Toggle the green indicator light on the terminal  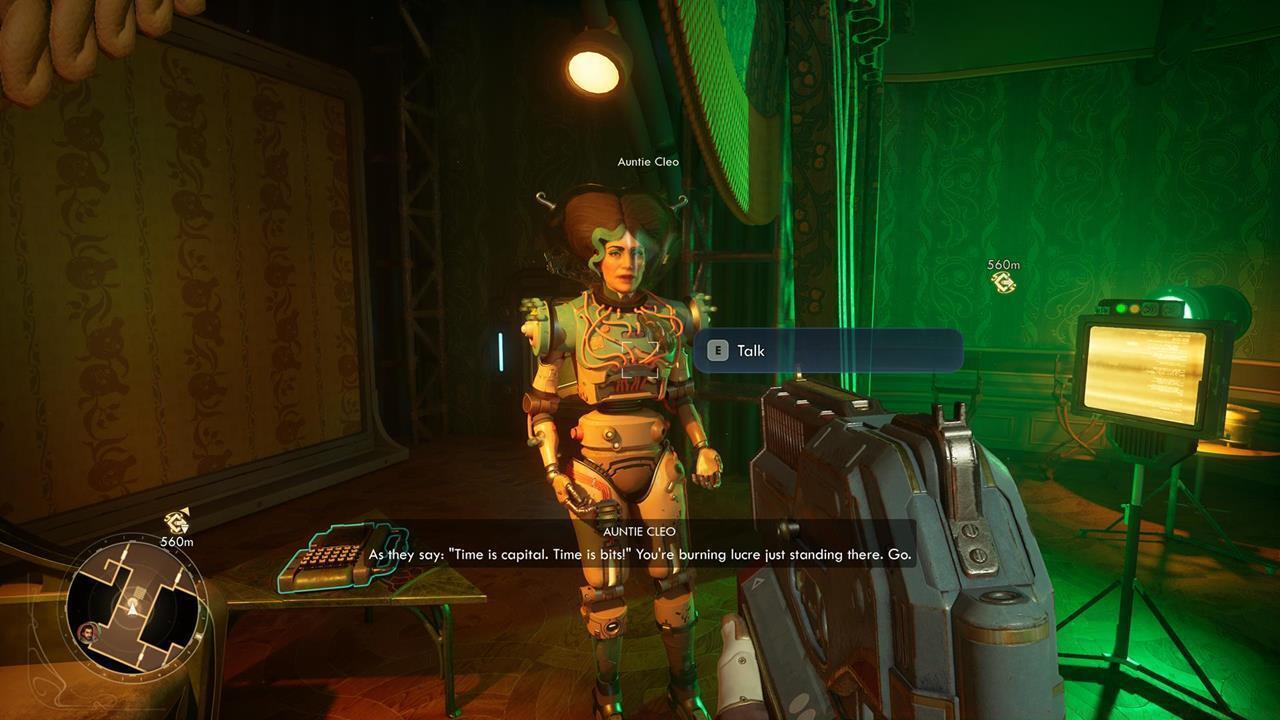[1120, 307]
